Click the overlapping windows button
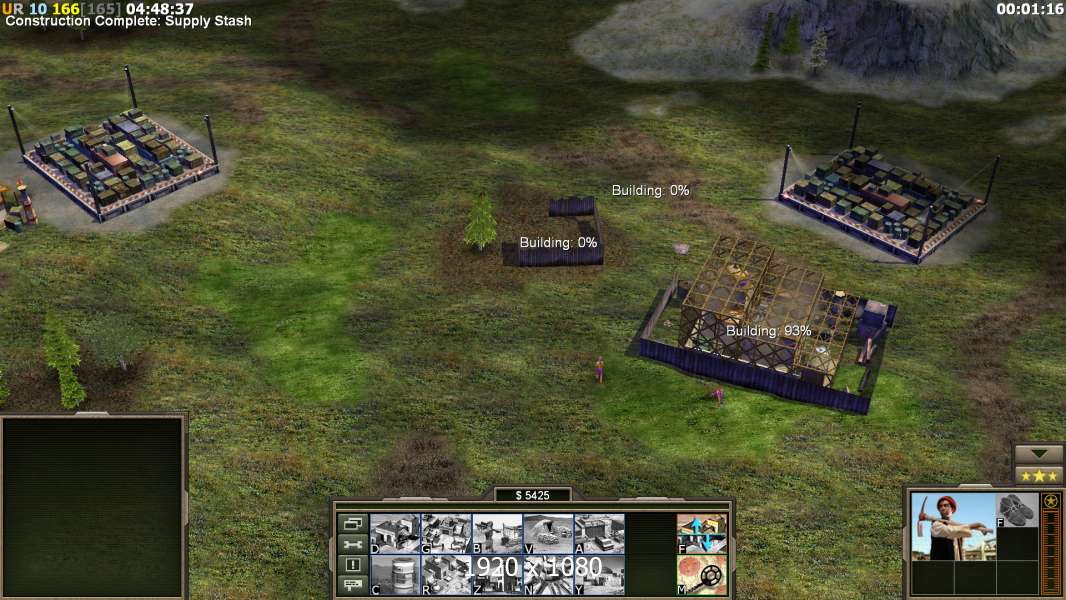Image resolution: width=1066 pixels, height=600 pixels. click(x=352, y=523)
